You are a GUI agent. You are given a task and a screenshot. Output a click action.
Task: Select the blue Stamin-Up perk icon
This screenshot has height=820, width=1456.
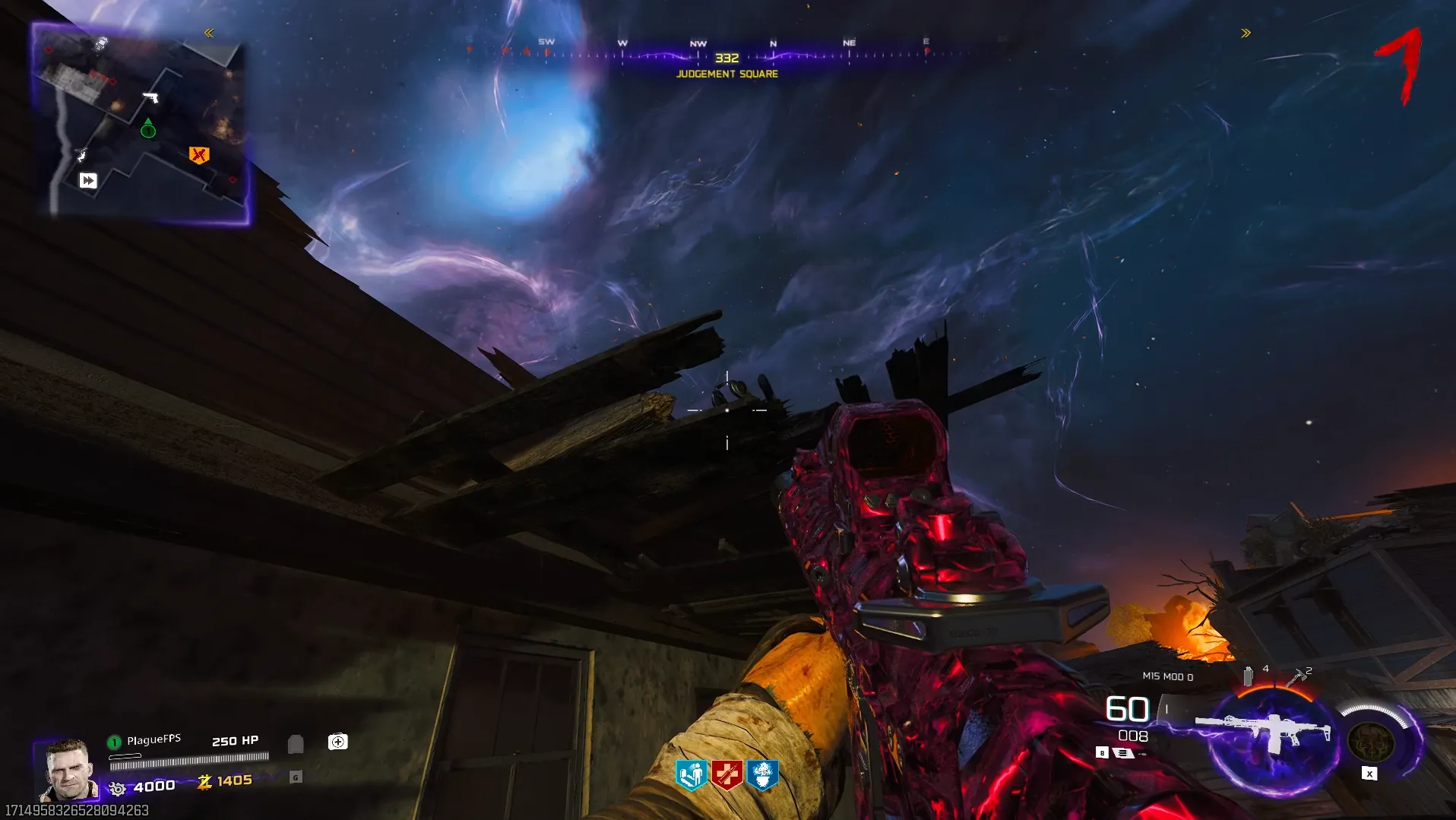692,775
